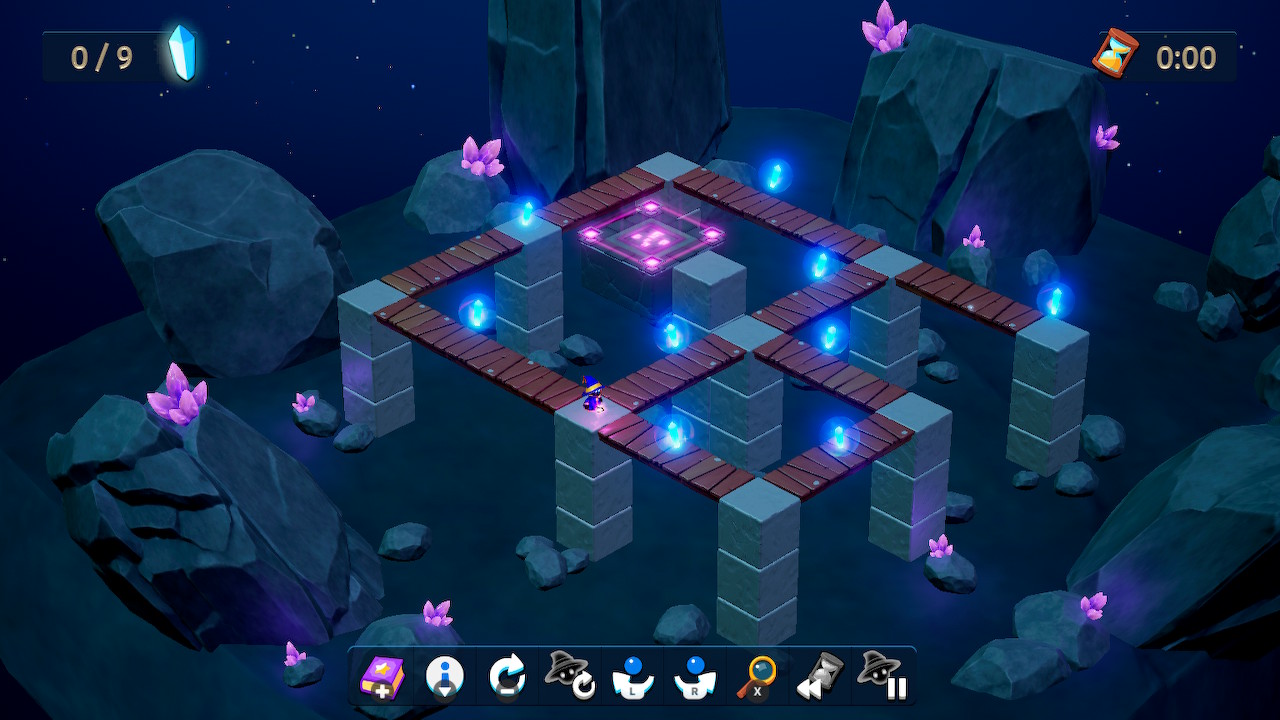The width and height of the screenshot is (1280, 720).
Task: Click the glowing pink portal tile
Action: pos(651,238)
